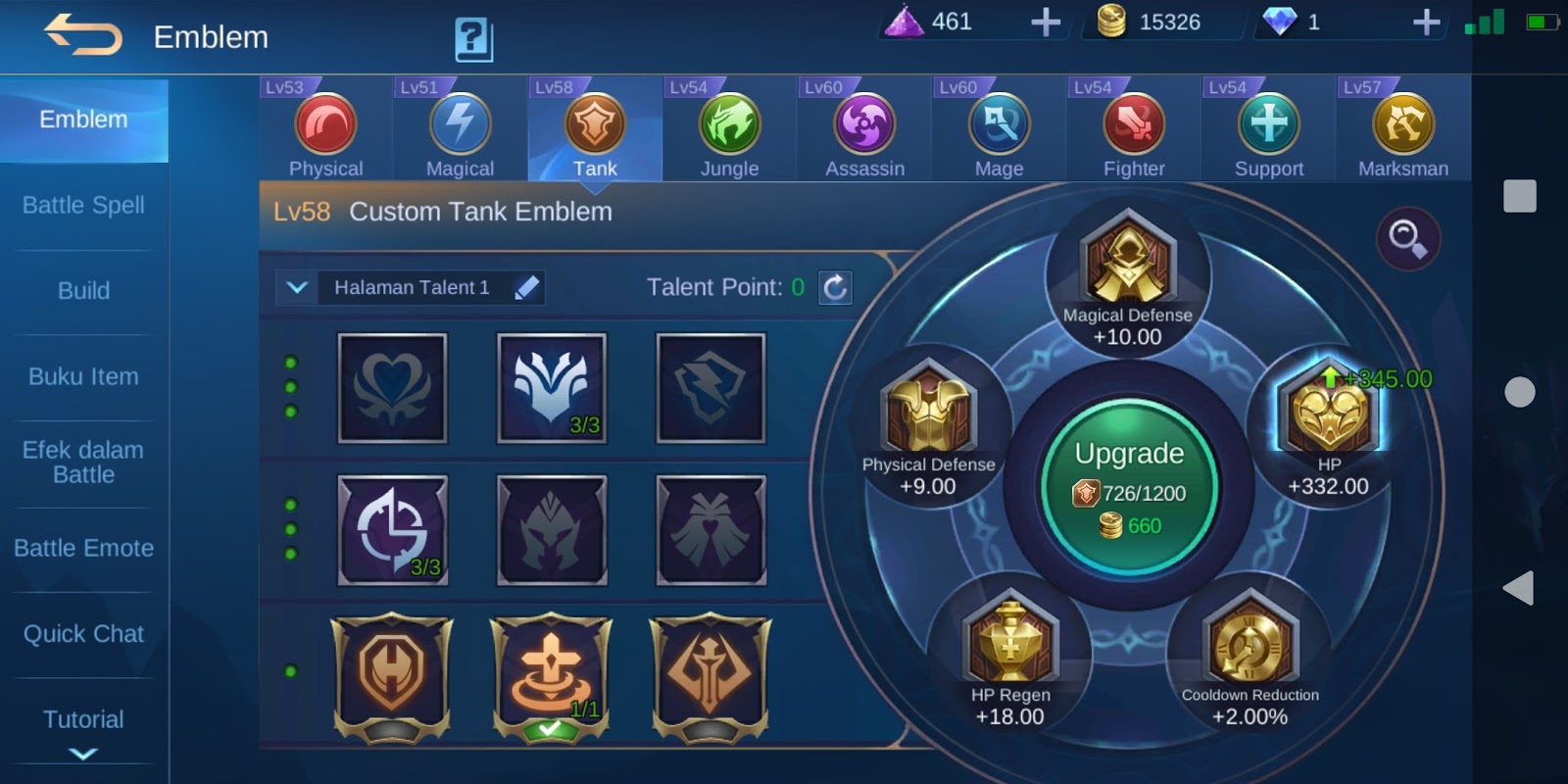
Task: Reset talent points with the refresh icon
Action: pyautogui.click(x=834, y=287)
